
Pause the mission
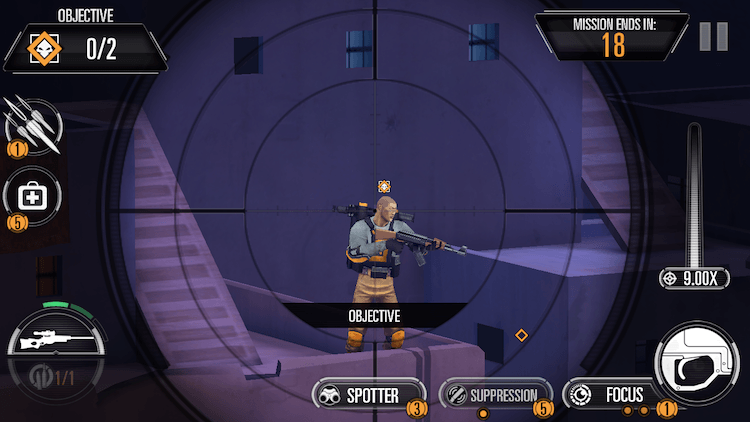[714, 36]
